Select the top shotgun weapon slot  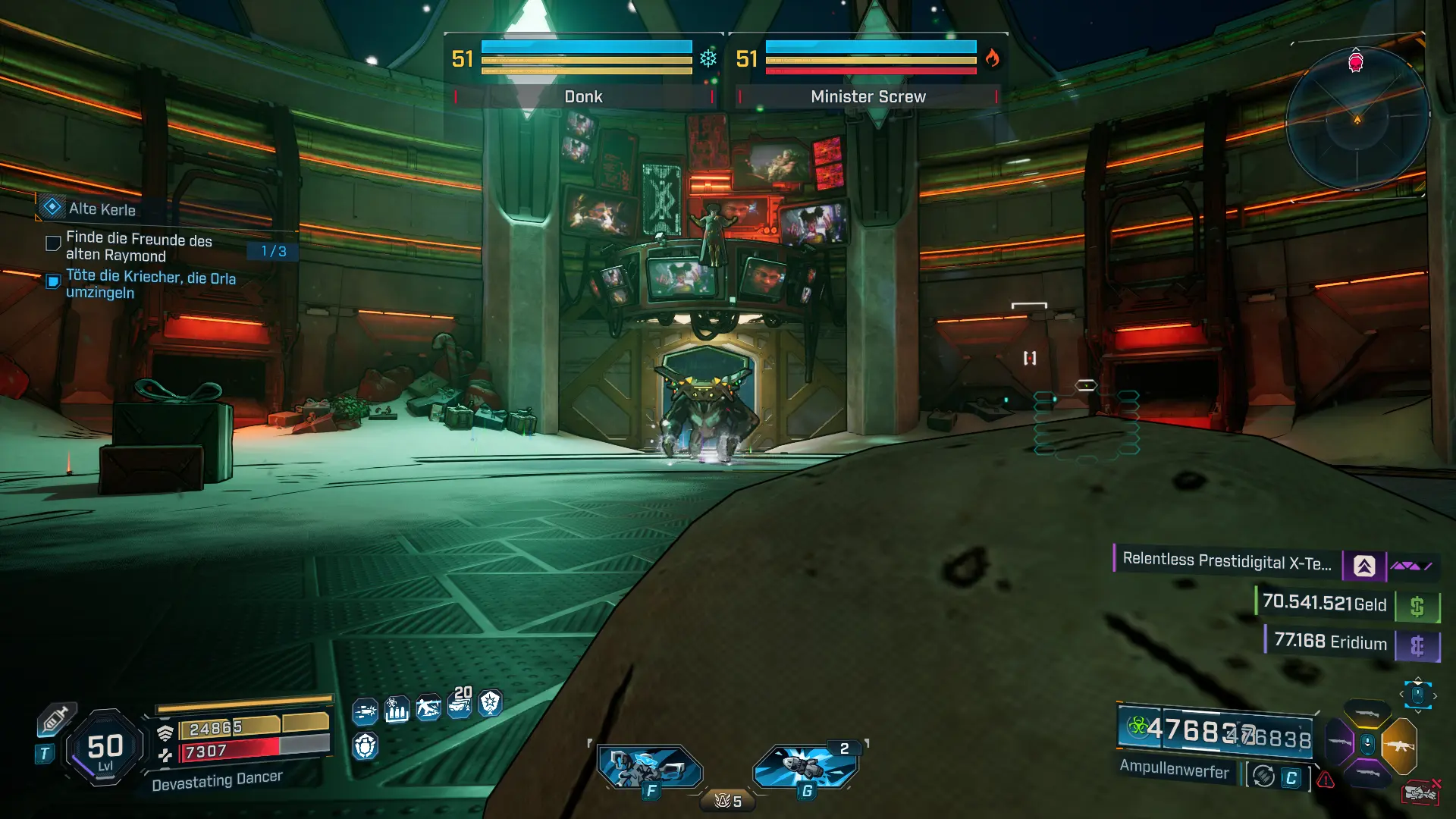[x=1367, y=713]
